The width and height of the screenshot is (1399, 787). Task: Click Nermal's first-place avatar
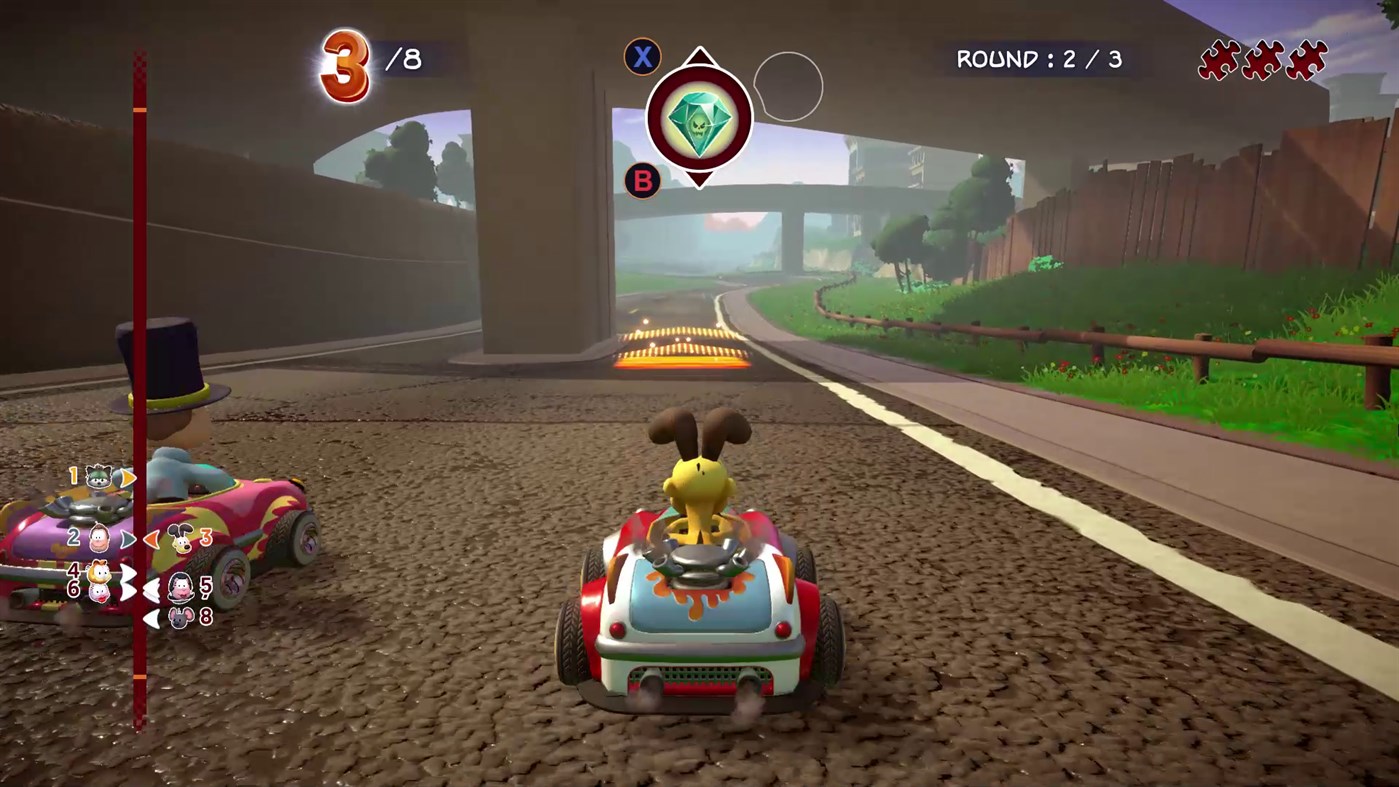click(x=99, y=477)
